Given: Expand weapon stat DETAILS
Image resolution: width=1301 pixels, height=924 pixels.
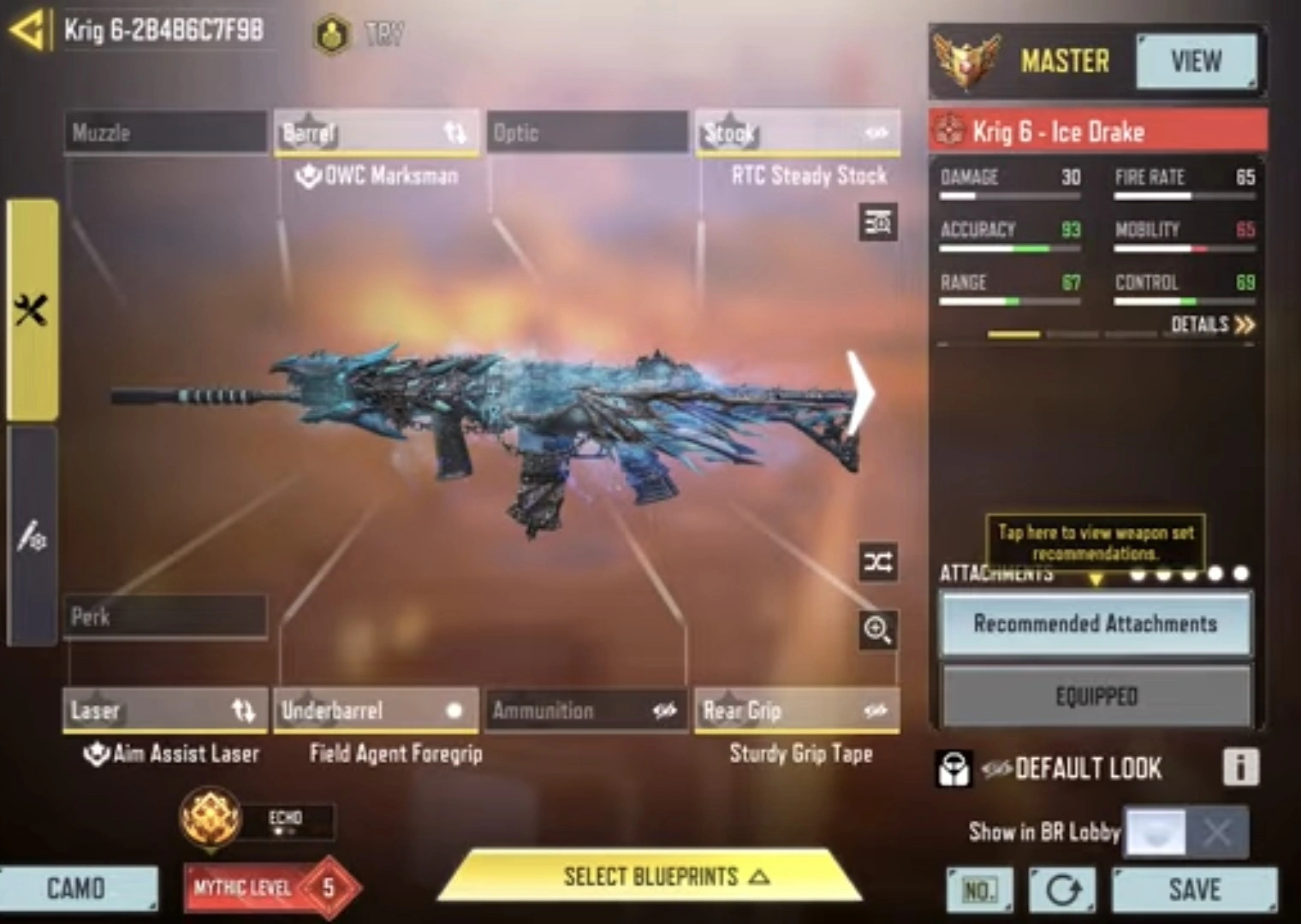Looking at the screenshot, I should pos(1212,324).
